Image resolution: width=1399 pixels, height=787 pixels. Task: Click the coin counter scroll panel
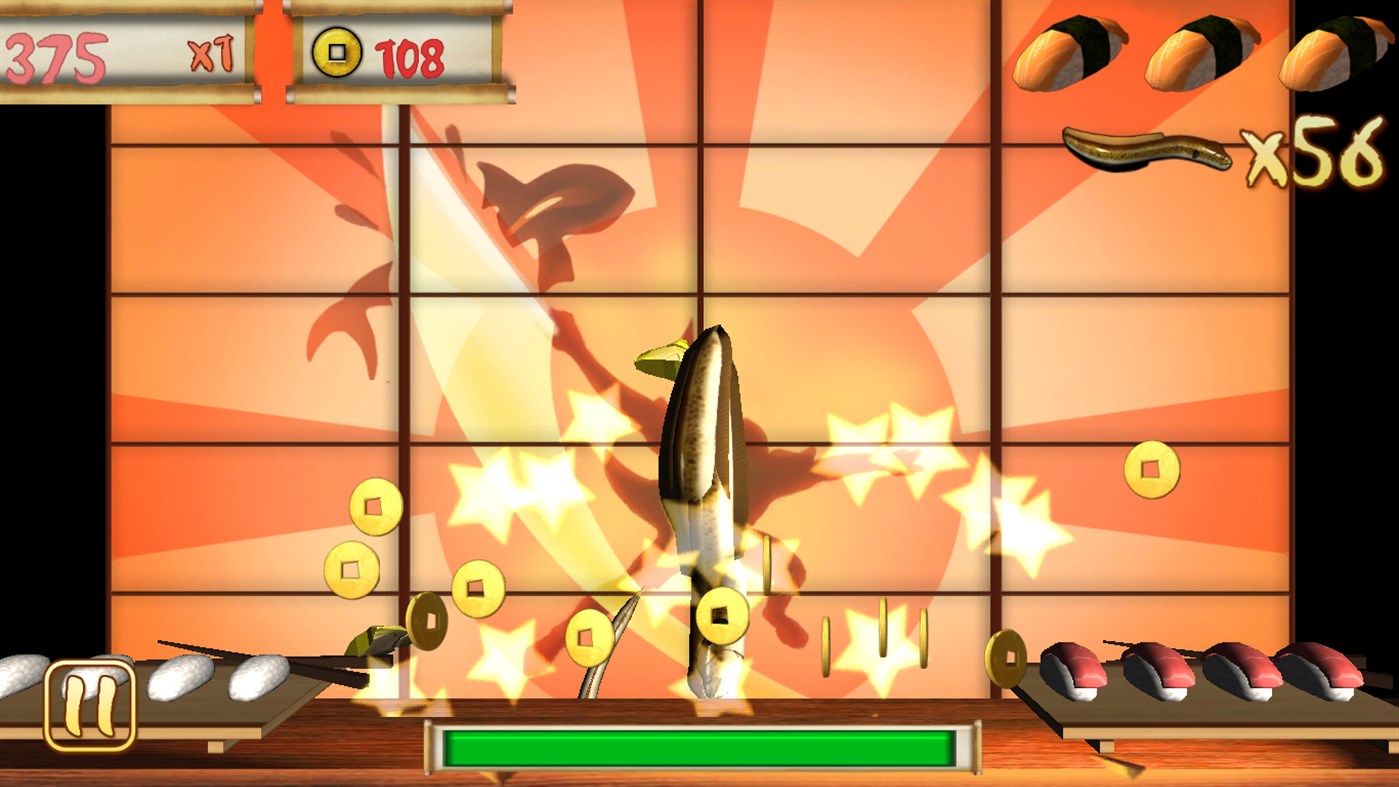390,50
